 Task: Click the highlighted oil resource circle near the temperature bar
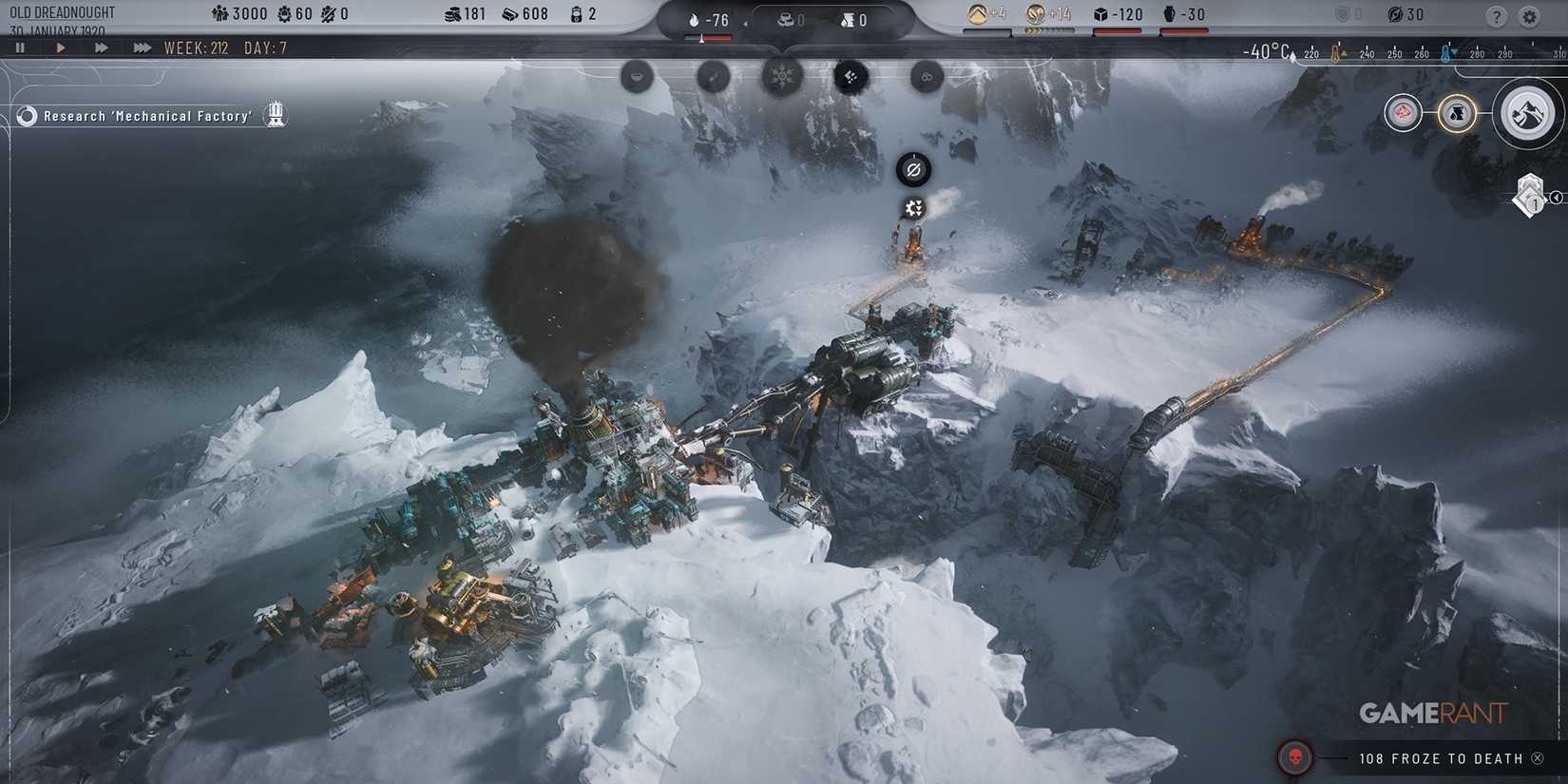pyautogui.click(x=1457, y=112)
